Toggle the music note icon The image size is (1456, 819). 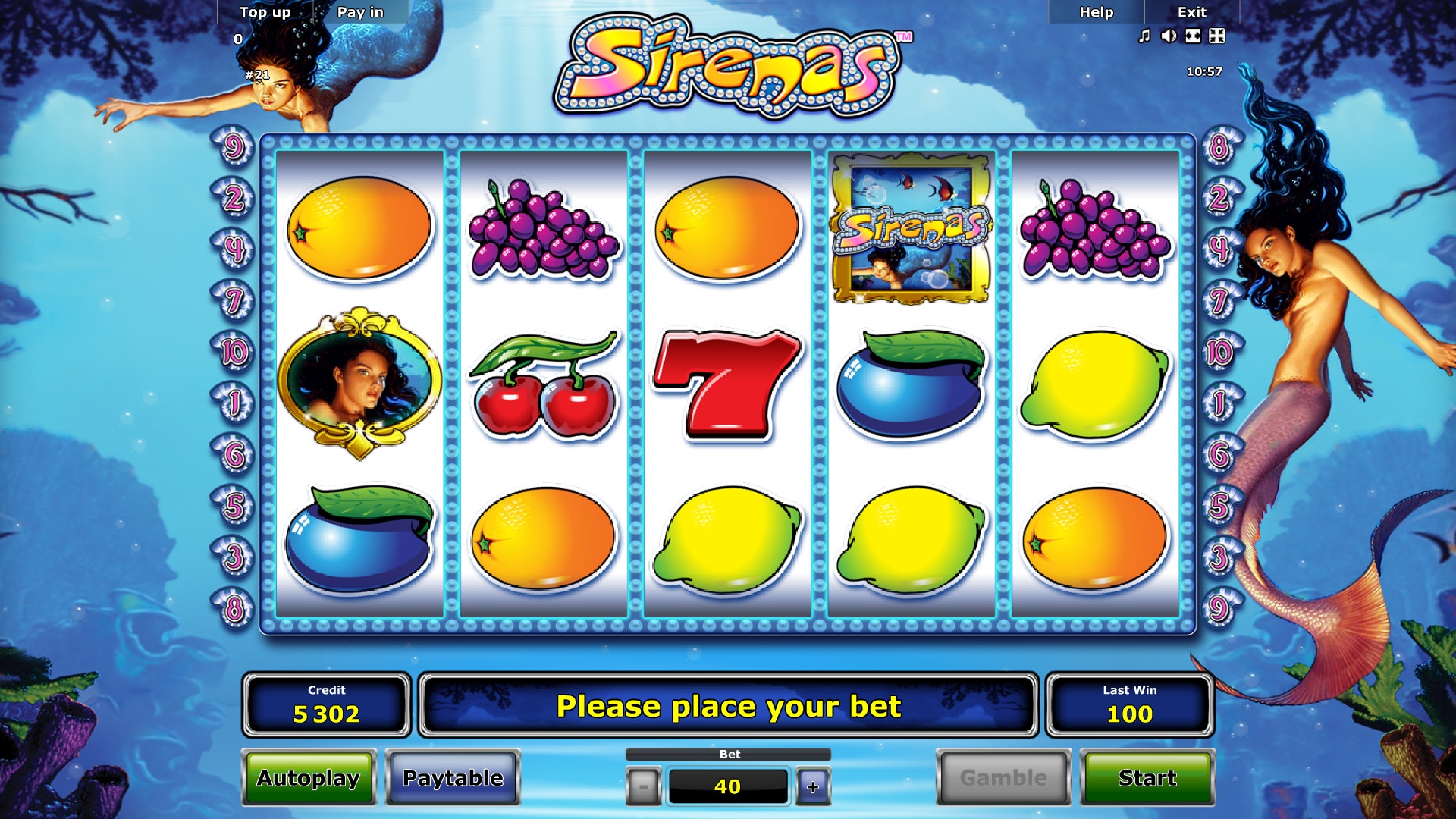(1144, 36)
